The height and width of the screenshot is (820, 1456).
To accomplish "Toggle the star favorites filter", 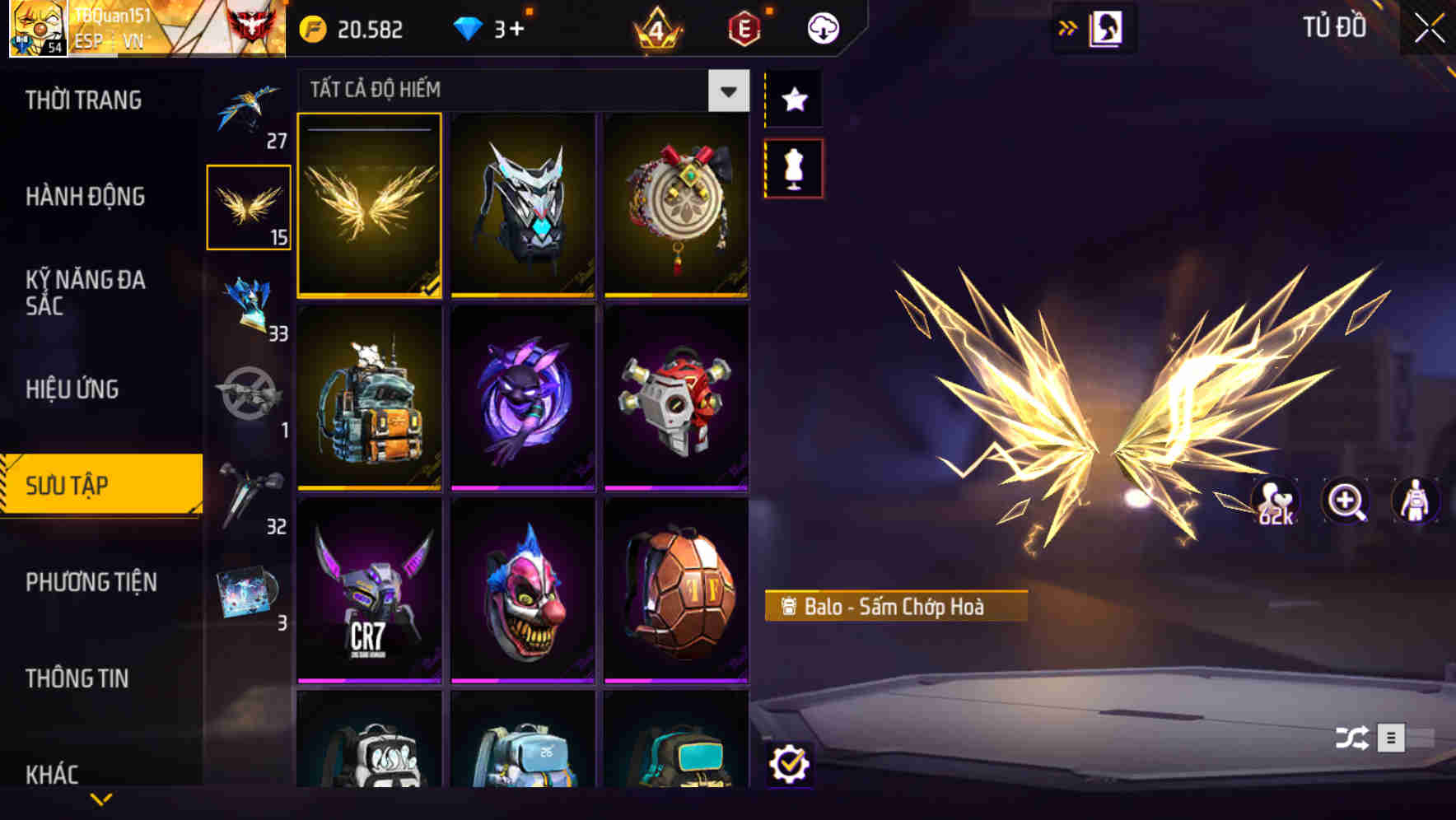I will [x=793, y=100].
